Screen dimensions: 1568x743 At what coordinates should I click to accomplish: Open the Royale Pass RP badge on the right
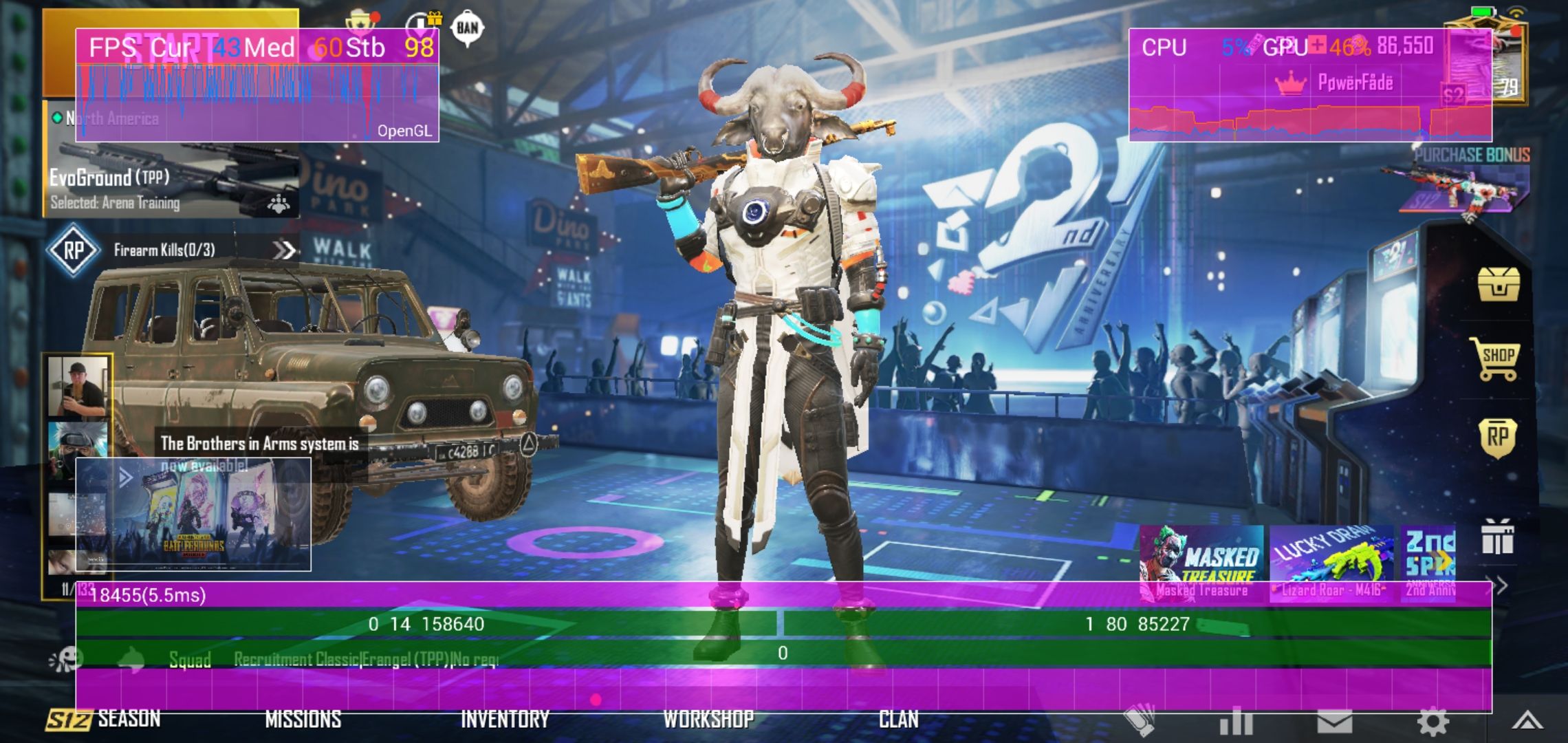[1497, 438]
